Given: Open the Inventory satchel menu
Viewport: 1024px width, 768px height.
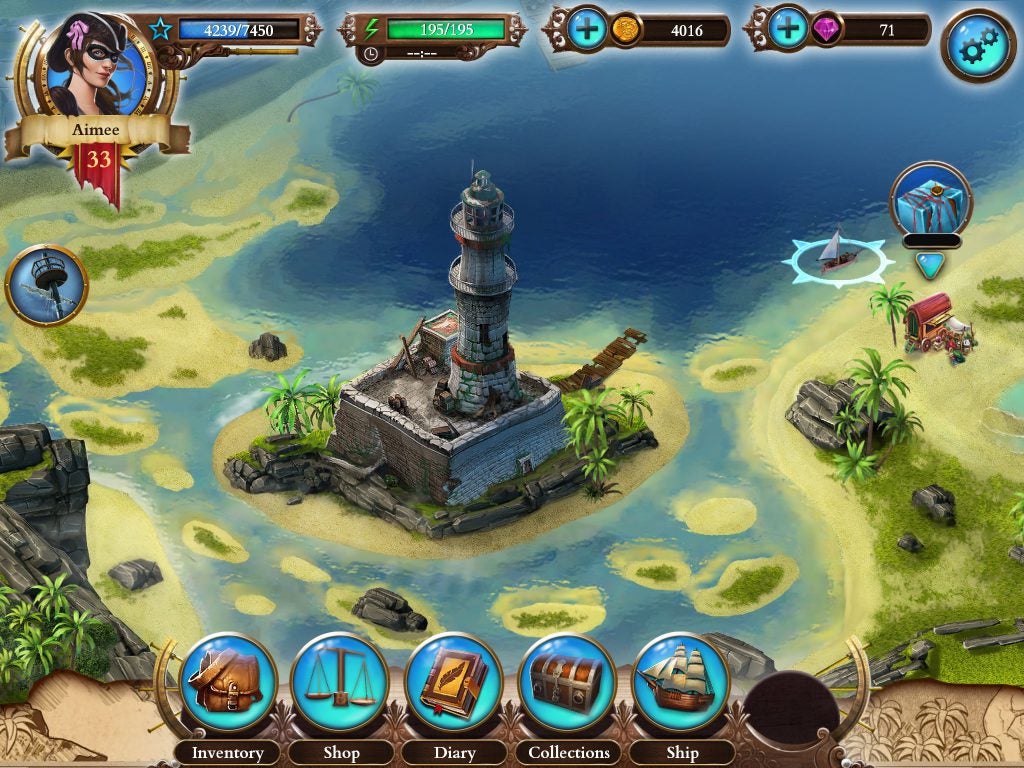Looking at the screenshot, I should [x=228, y=682].
